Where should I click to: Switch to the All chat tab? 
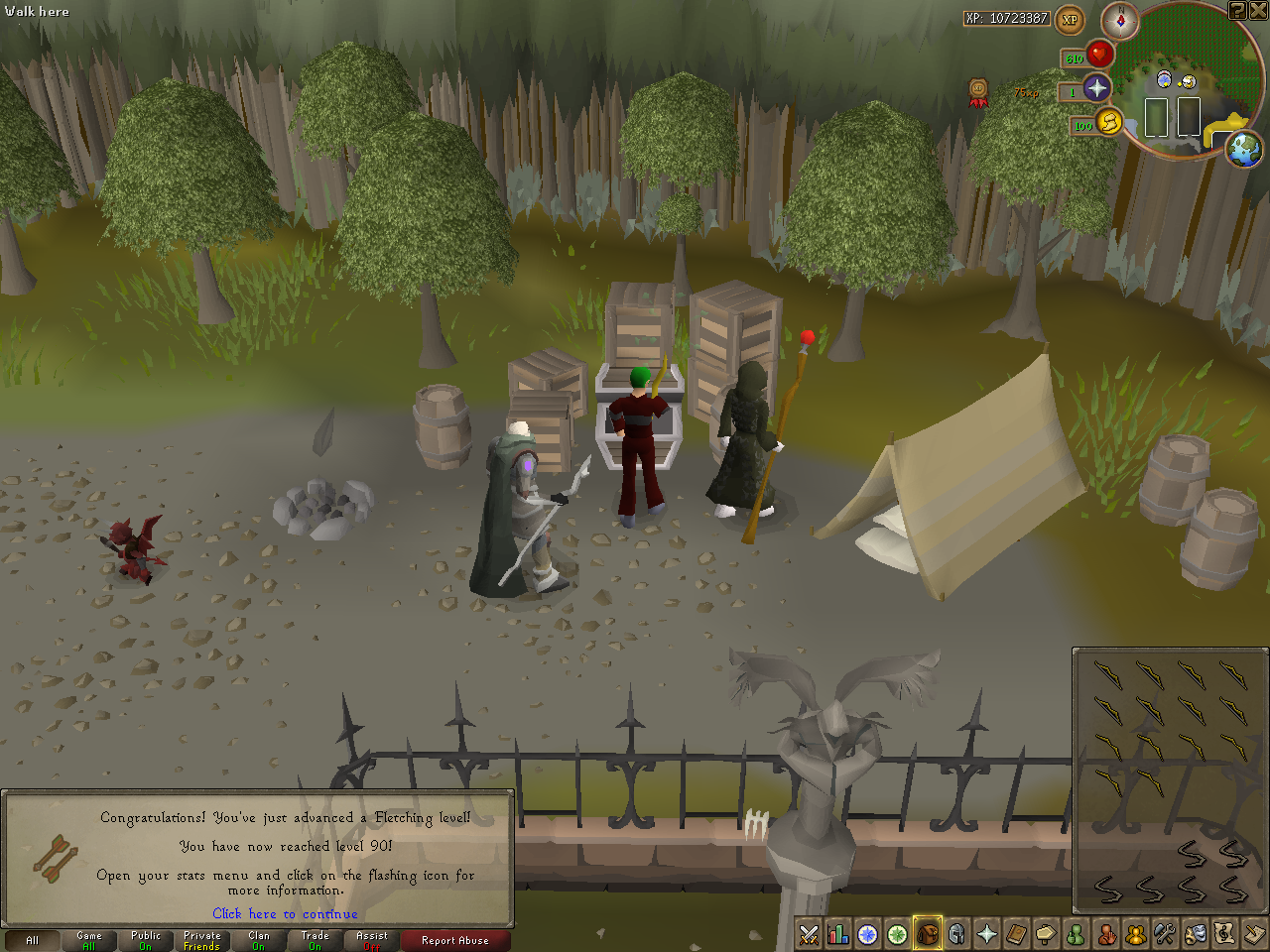click(33, 940)
